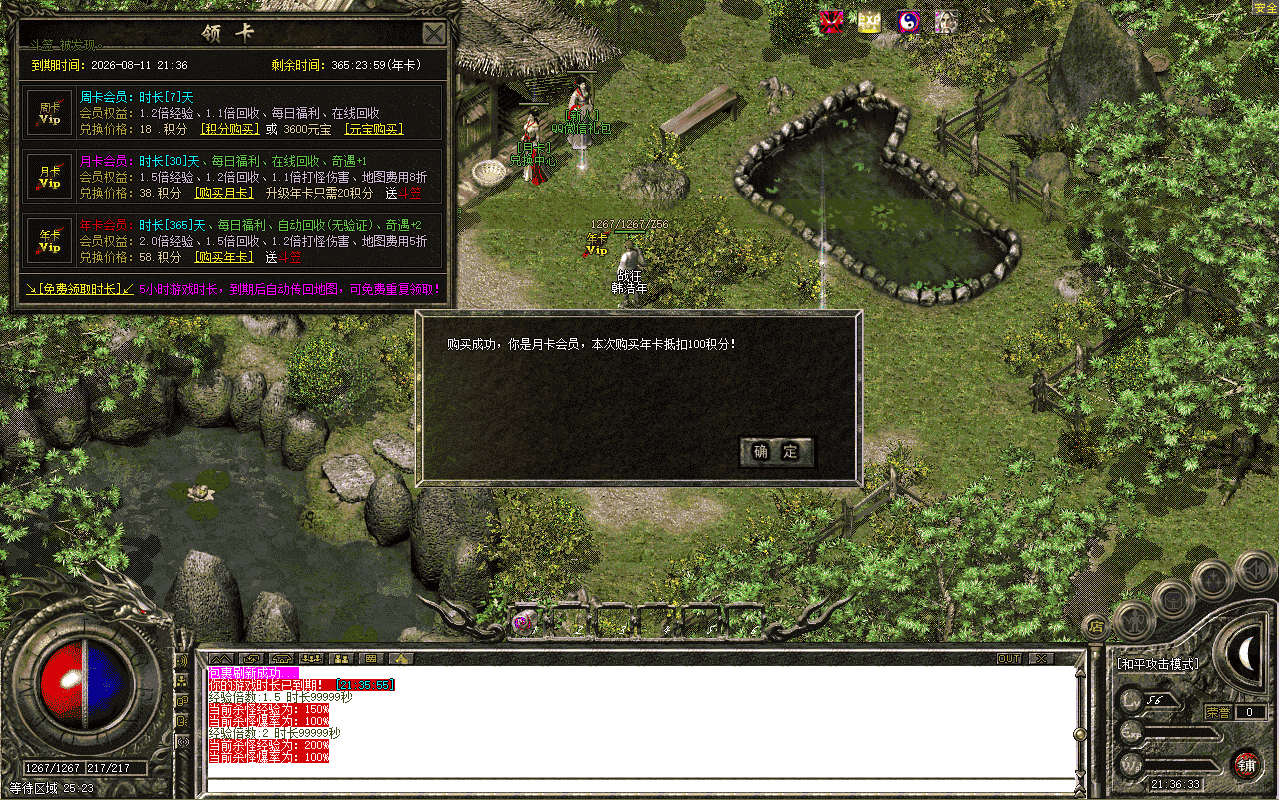1279x800 pixels.
Task: Confirm the purchase success dialog with 确定
Action: (x=776, y=452)
